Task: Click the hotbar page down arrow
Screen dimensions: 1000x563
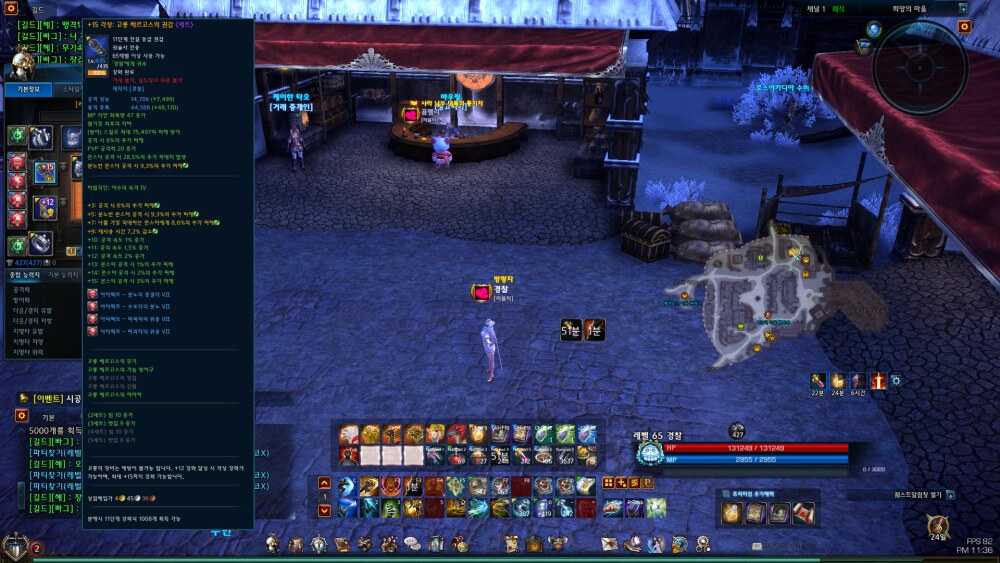Action: click(x=324, y=509)
